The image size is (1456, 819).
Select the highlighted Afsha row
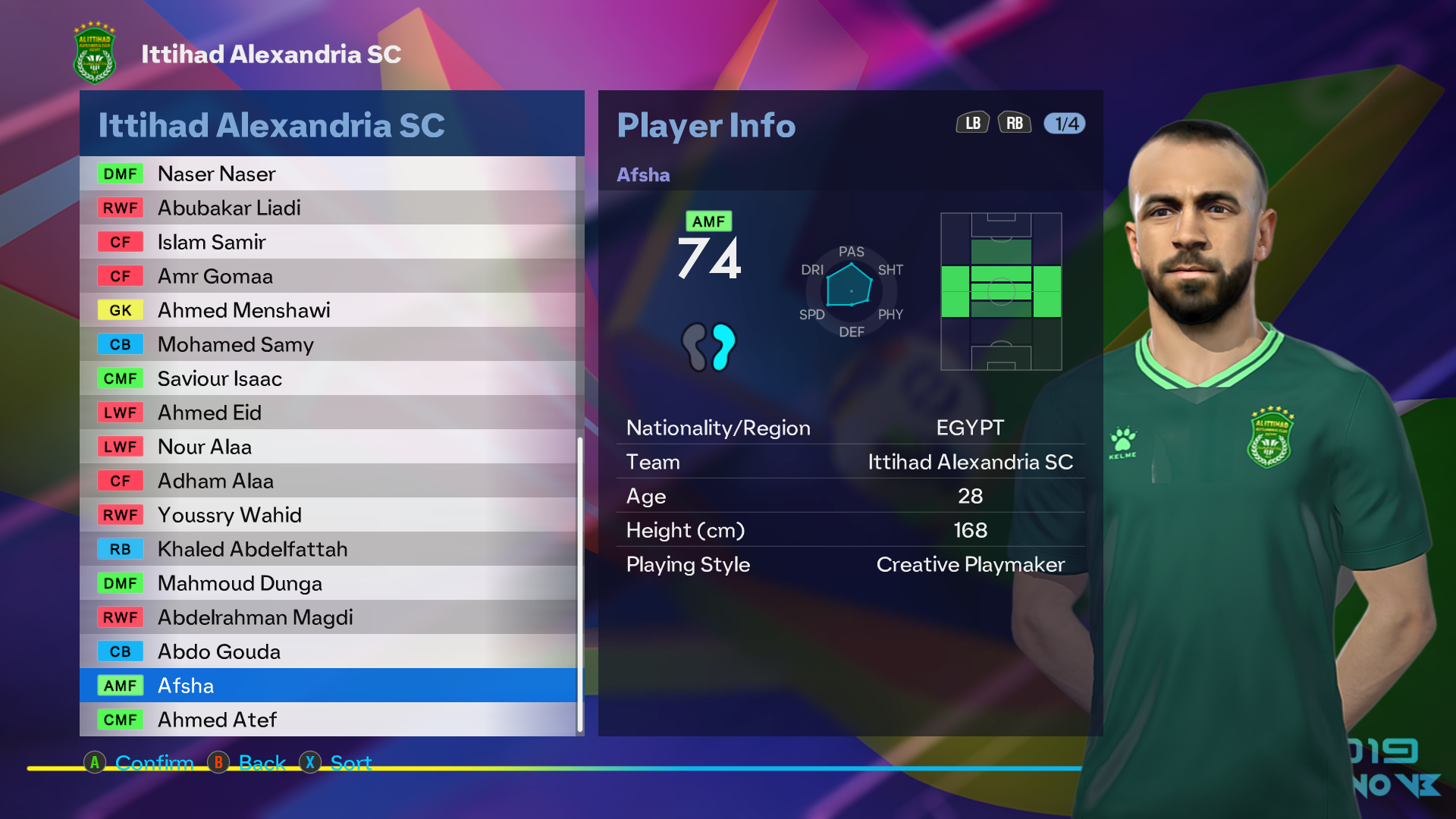coord(328,686)
